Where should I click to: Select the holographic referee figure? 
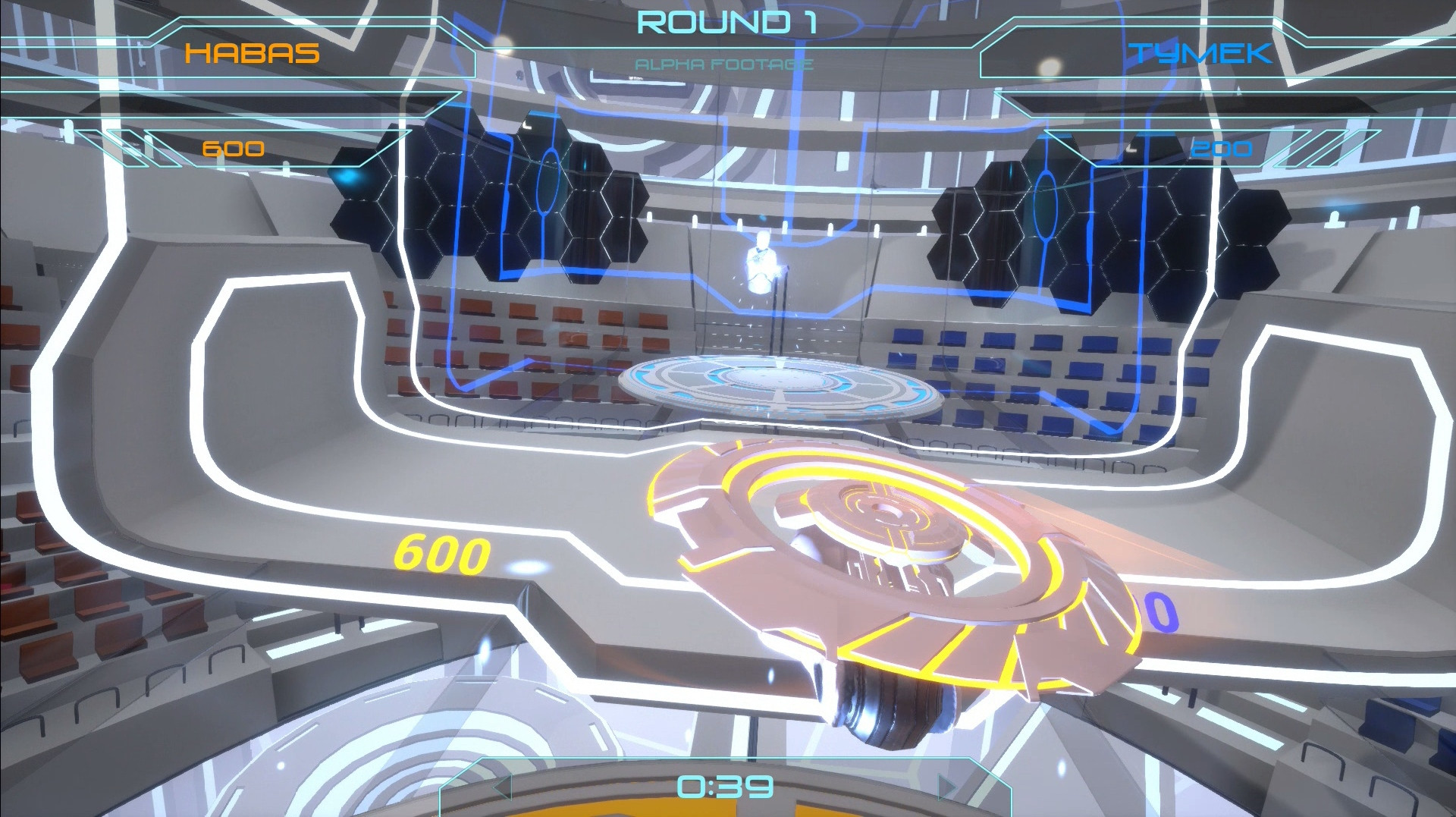point(762,262)
